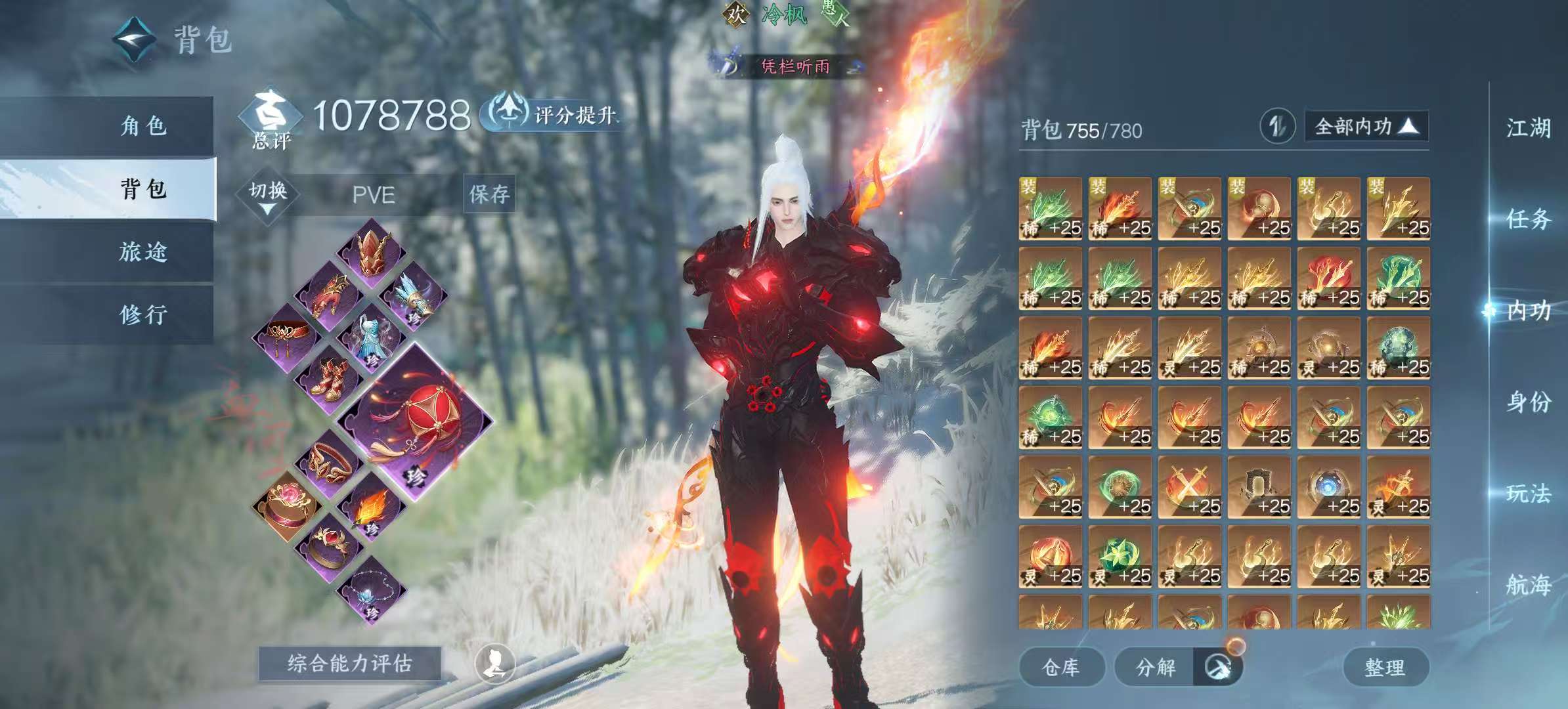Choose the 航海 category
Screen dimensions: 1568x709
coord(1529,584)
